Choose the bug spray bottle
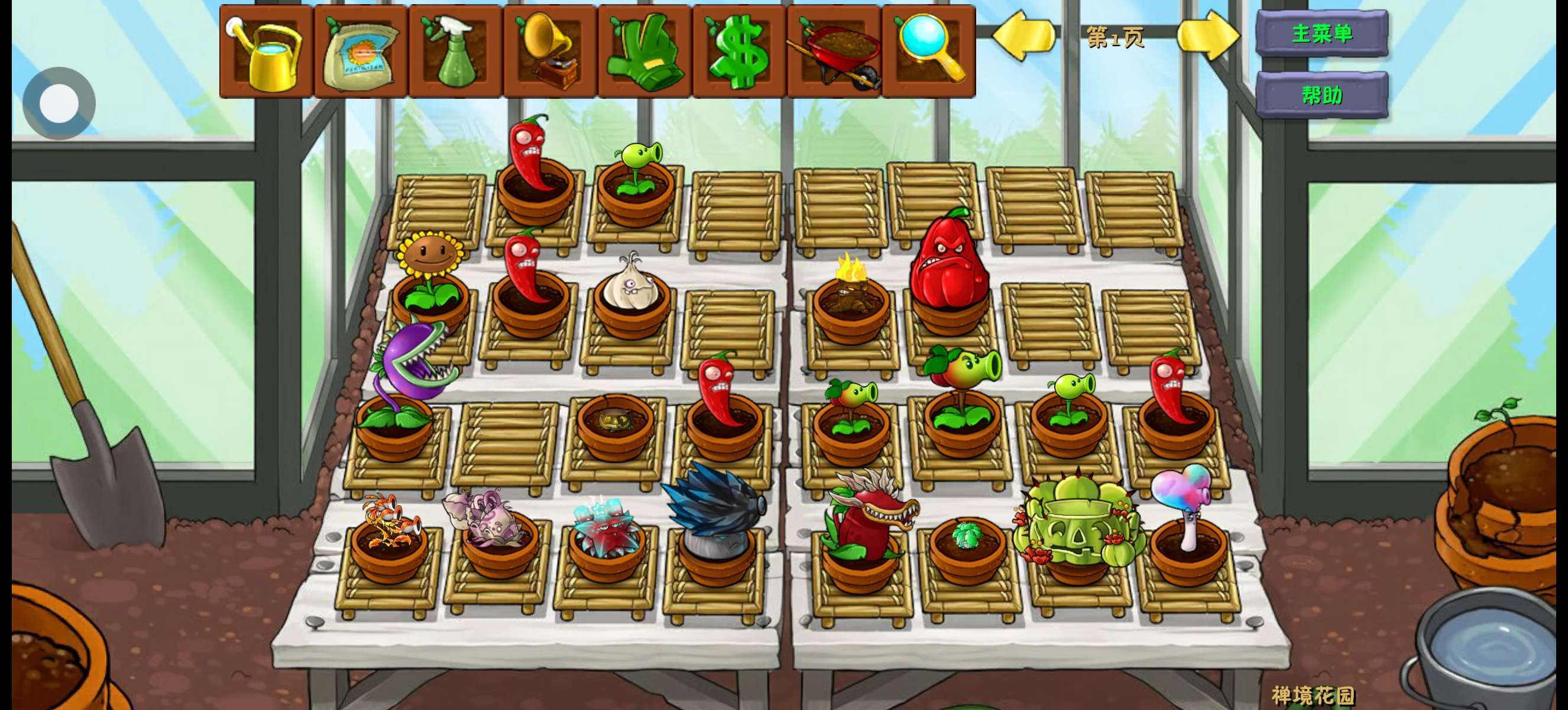The image size is (1568, 710). (455, 51)
